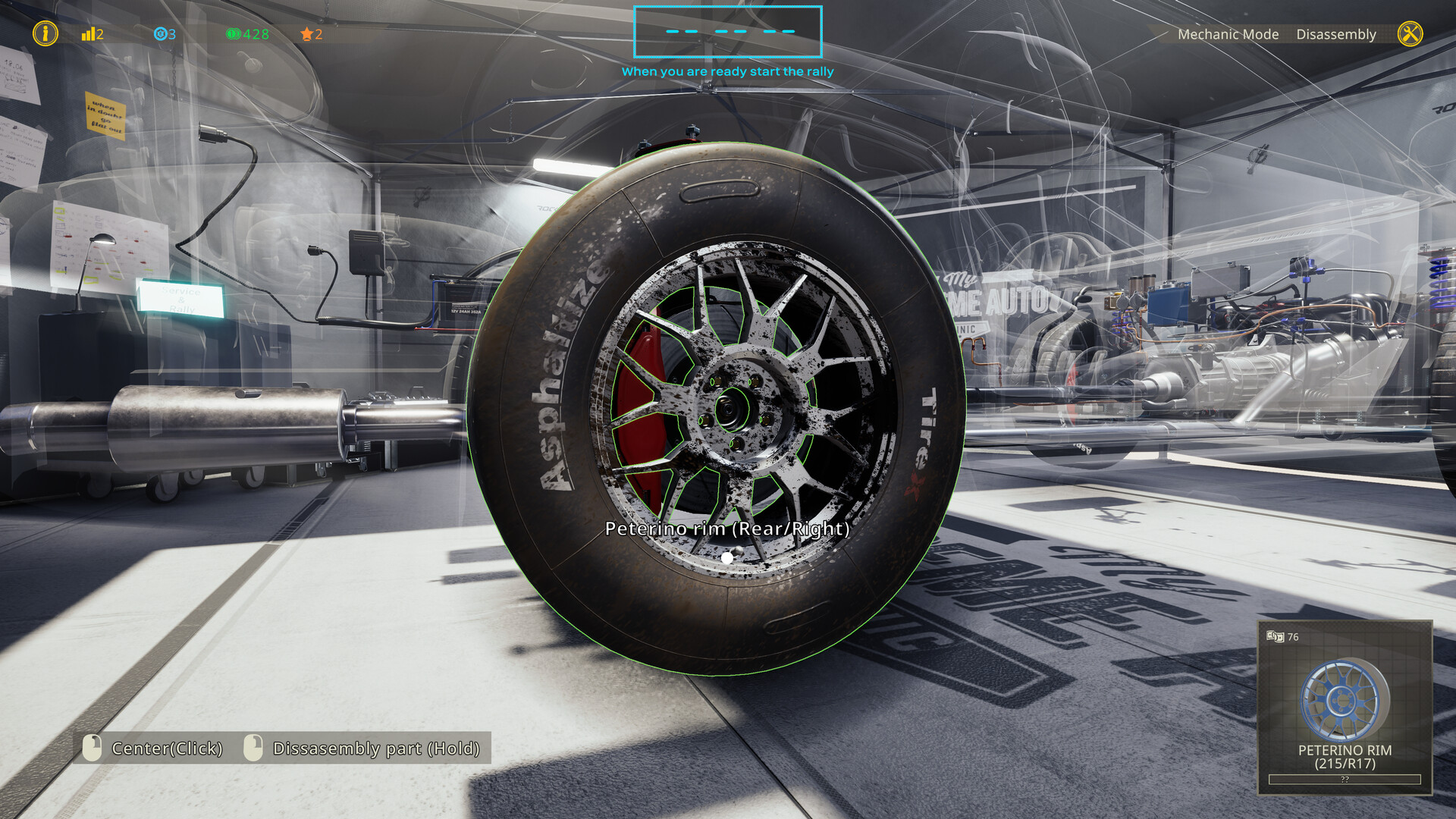Click the orange star reputation icon

click(306, 33)
